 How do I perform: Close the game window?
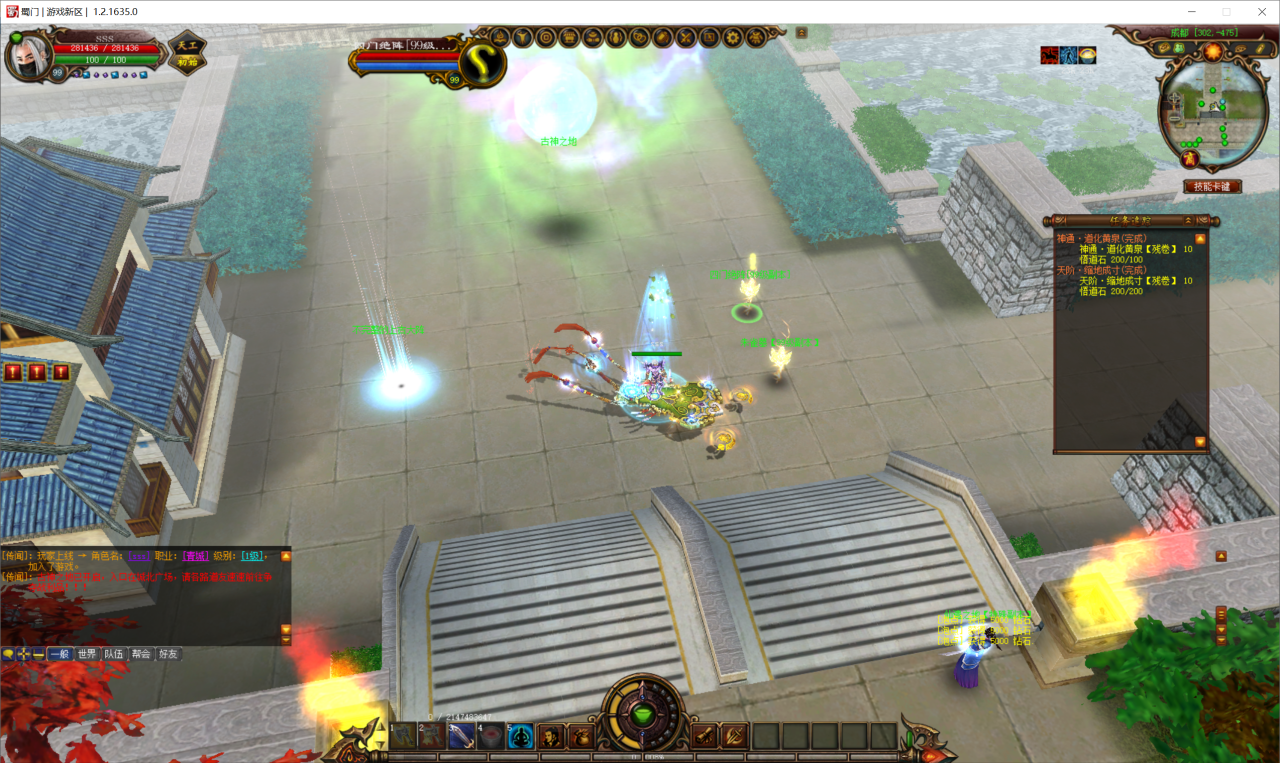pyautogui.click(x=1256, y=12)
